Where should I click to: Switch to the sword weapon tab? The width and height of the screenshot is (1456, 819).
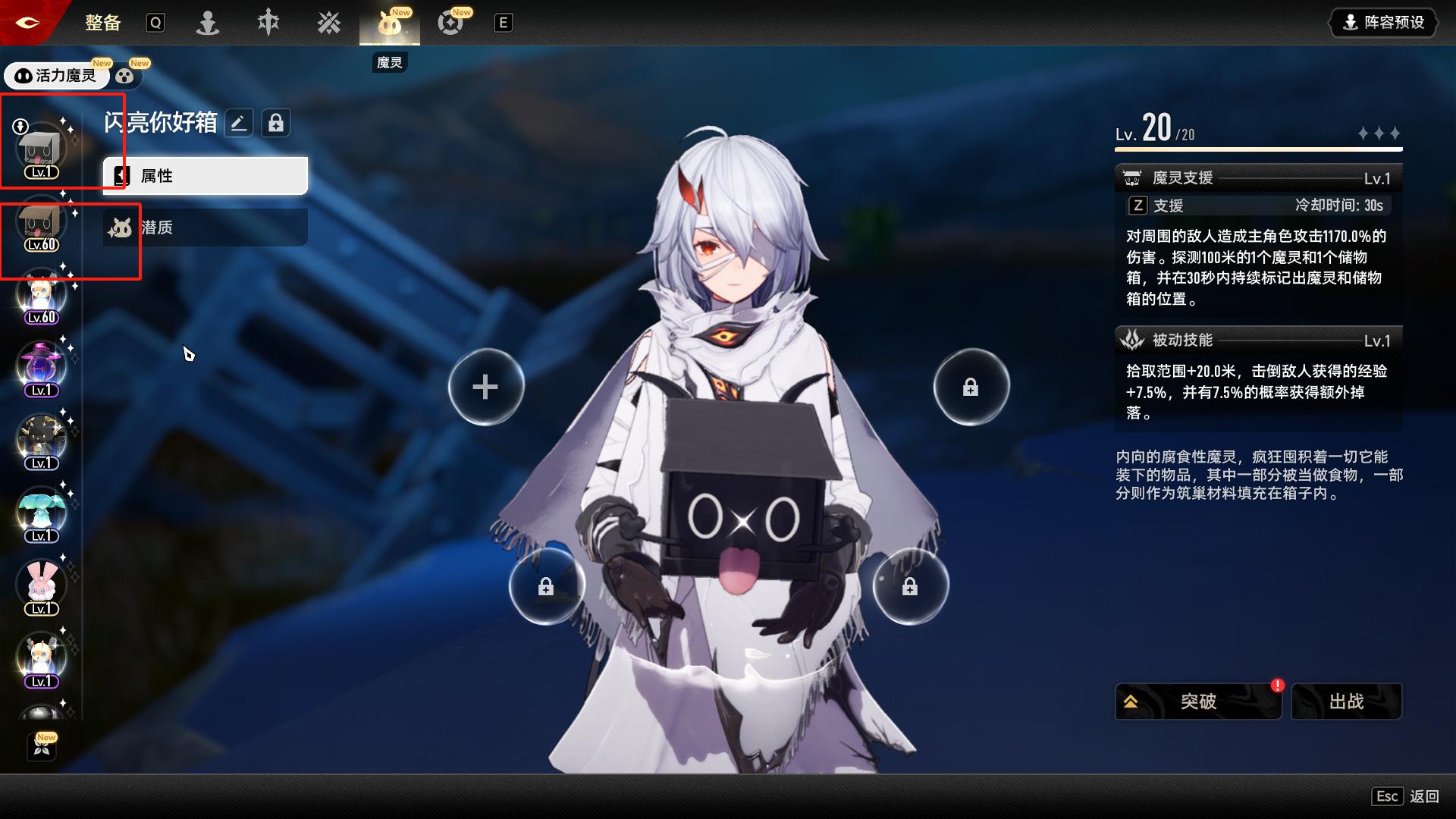coord(268,24)
